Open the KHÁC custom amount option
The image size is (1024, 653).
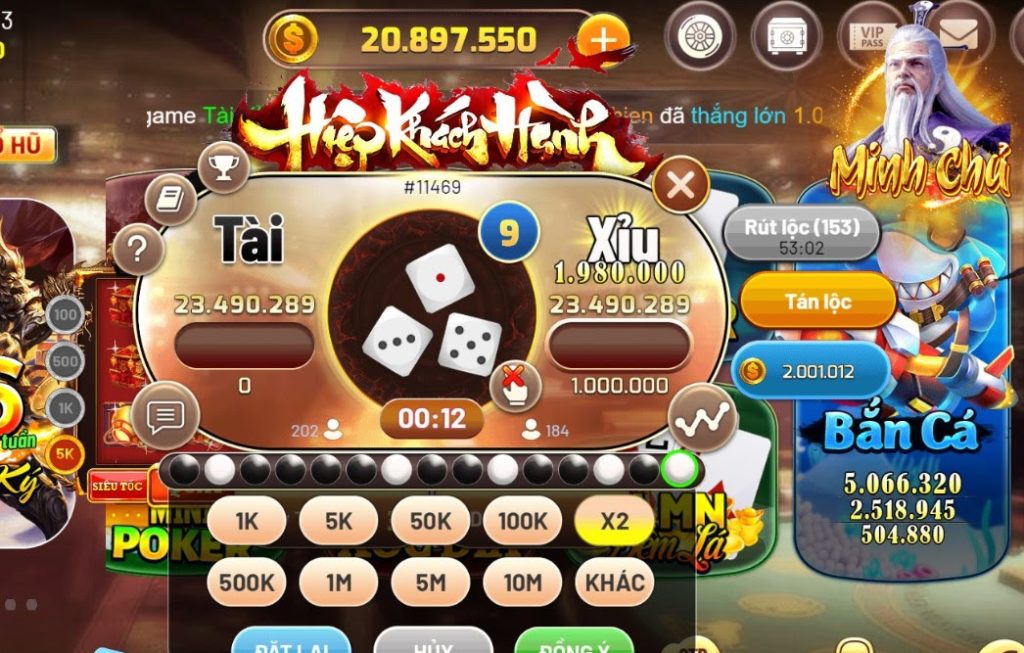pyautogui.click(x=614, y=582)
